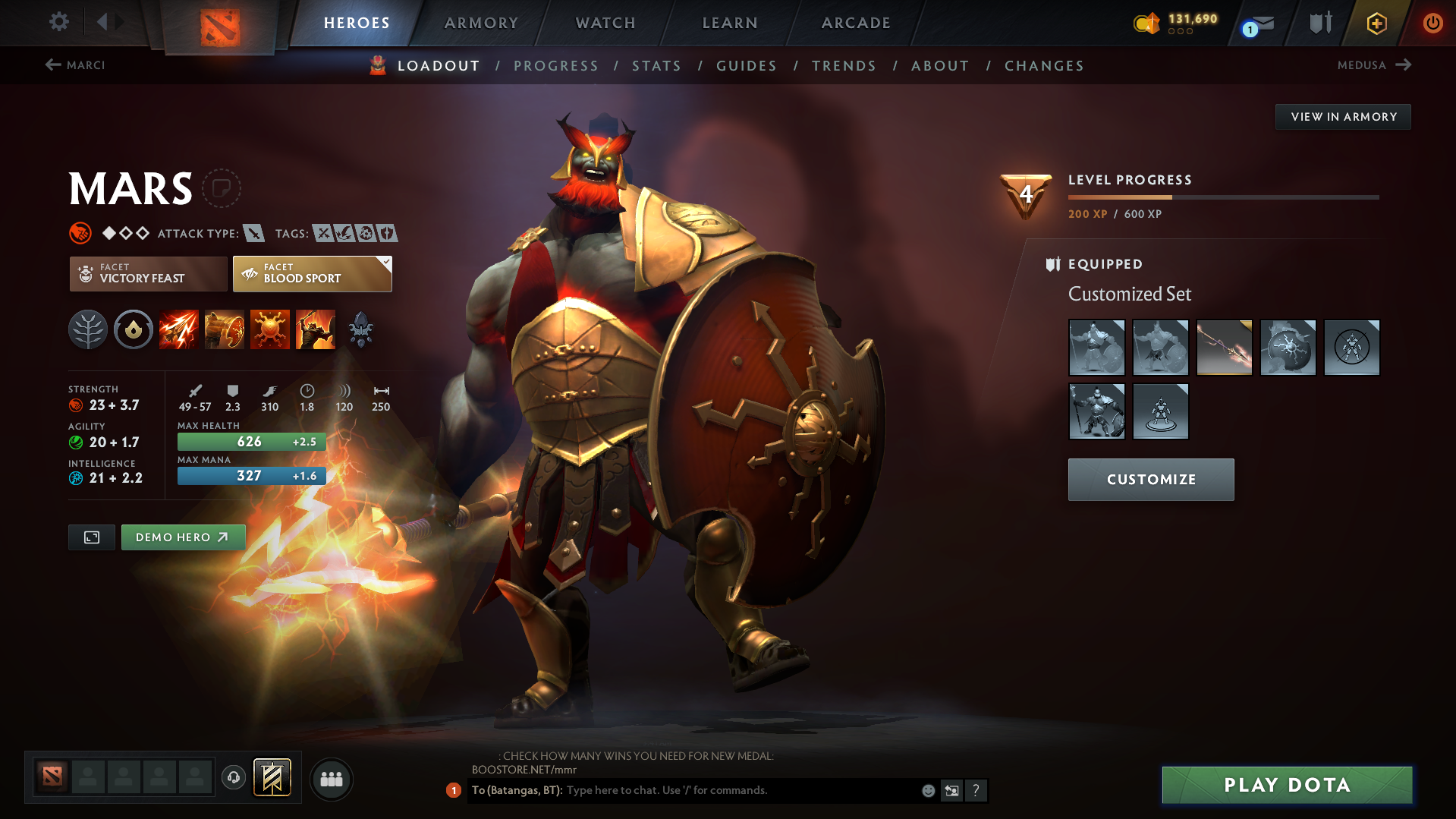The image size is (1456, 819).
Task: Select the Bulwark passive ability icon
Action: (270, 329)
